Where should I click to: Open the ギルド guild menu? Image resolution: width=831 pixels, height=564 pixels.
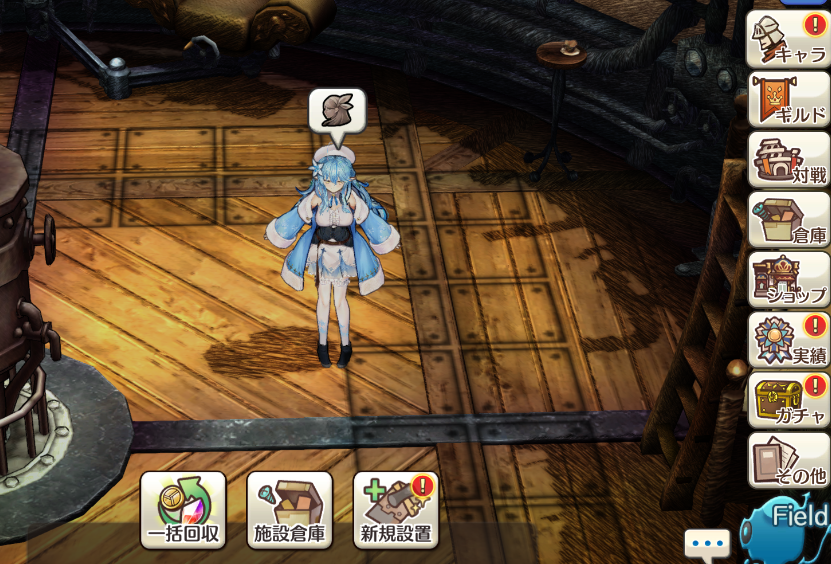[x=788, y=99]
